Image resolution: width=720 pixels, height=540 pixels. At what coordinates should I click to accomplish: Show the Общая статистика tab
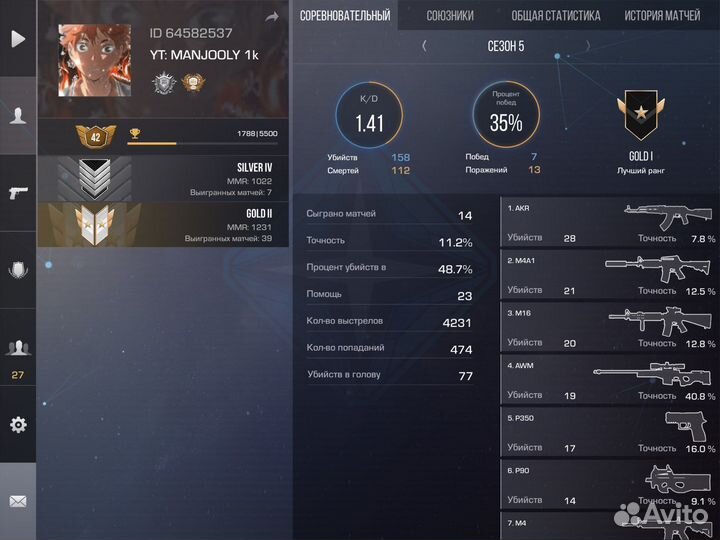(555, 16)
